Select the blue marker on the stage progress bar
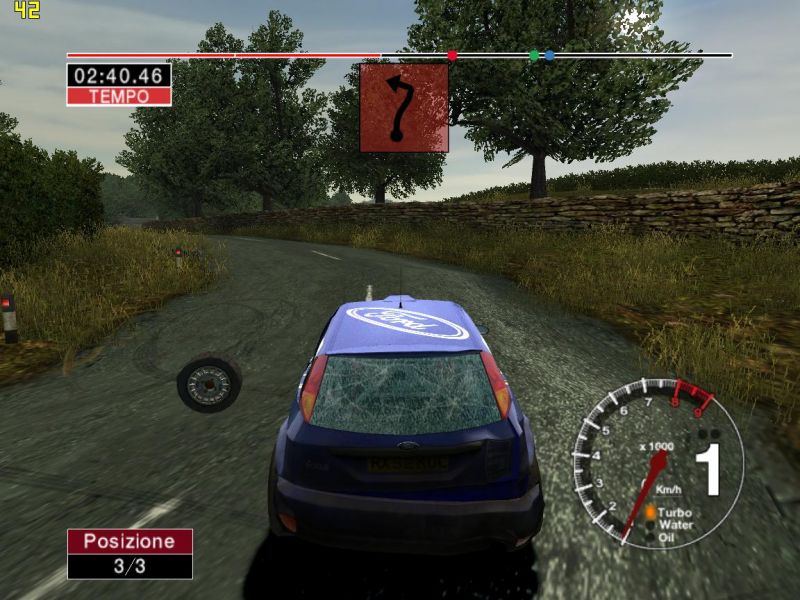 tap(549, 56)
